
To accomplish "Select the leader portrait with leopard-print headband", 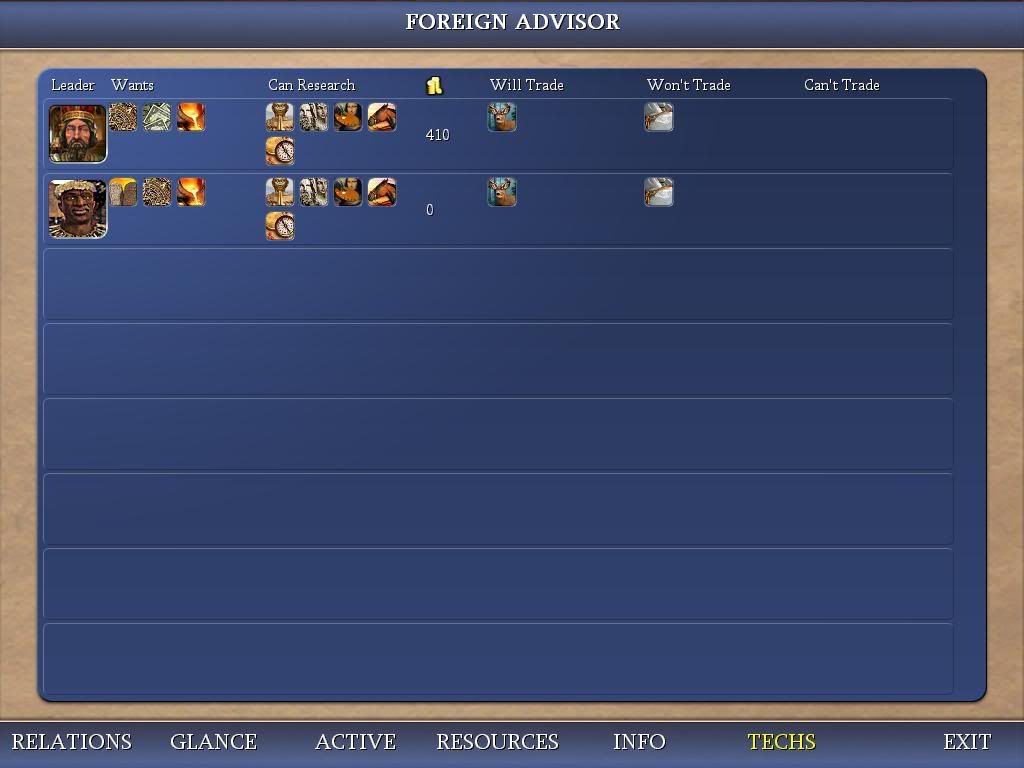I will coord(77,209).
